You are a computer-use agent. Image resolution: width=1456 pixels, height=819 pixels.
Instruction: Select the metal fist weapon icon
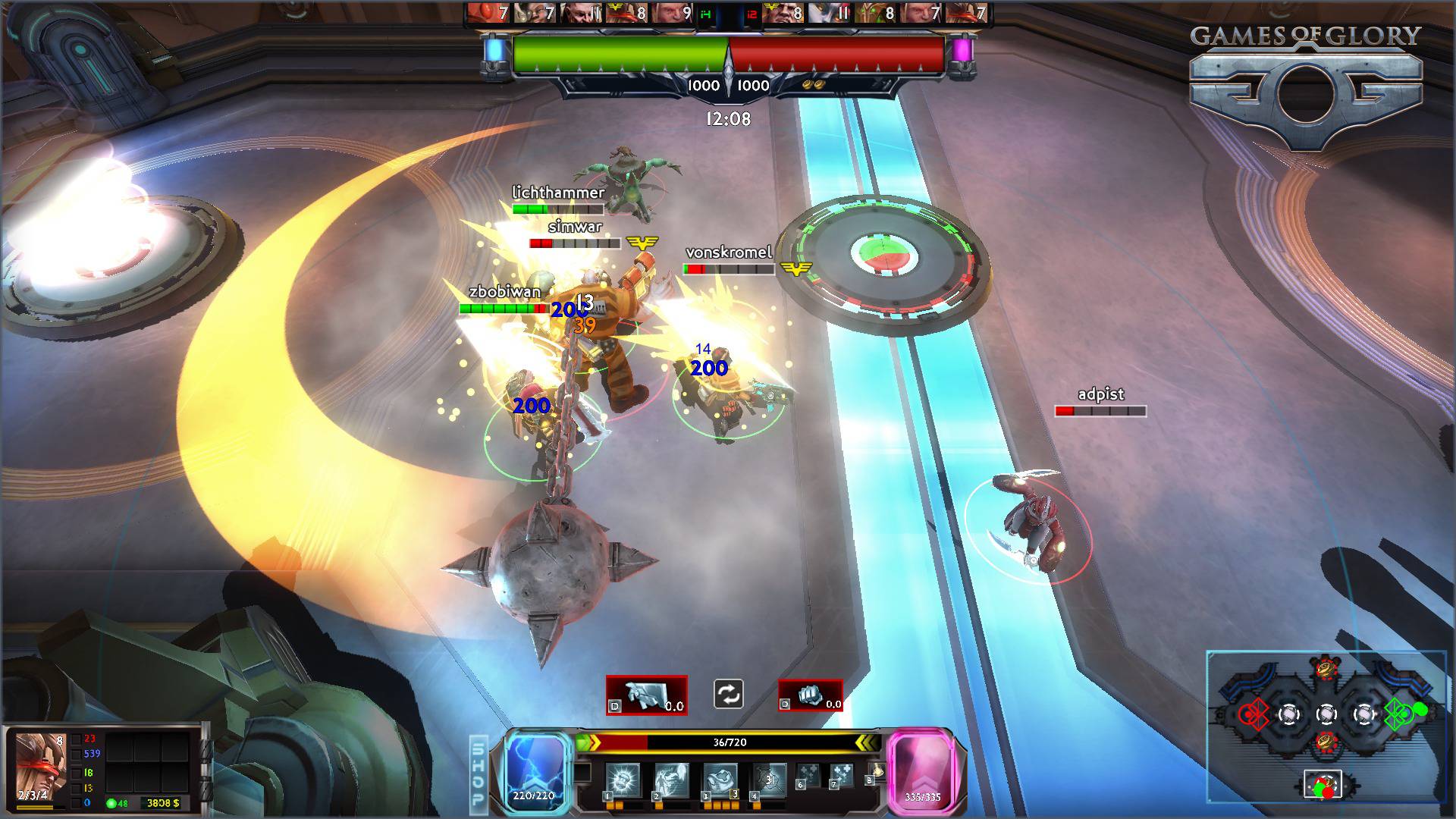(x=810, y=695)
